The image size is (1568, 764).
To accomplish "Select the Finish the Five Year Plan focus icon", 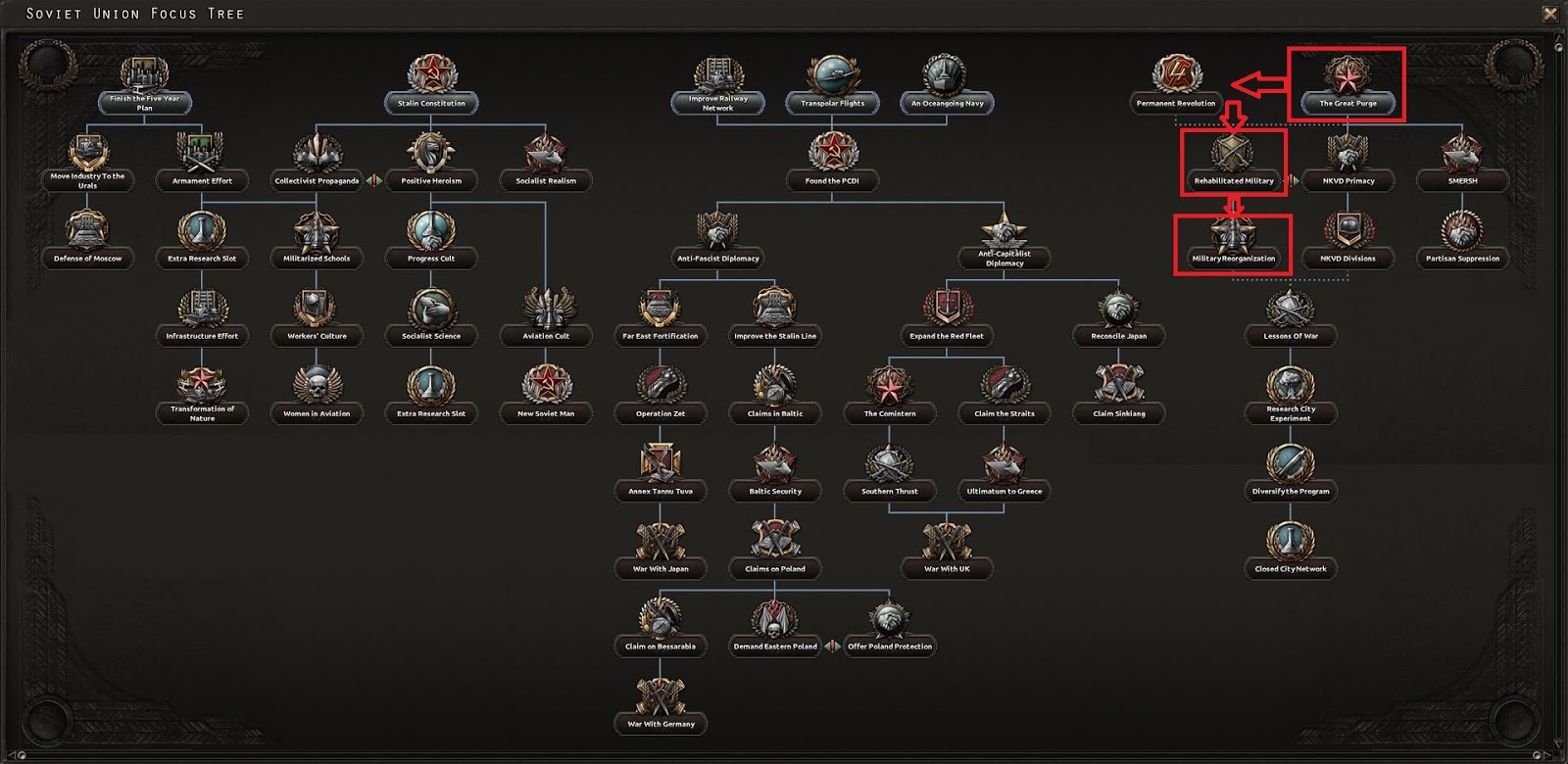I will 144,73.
